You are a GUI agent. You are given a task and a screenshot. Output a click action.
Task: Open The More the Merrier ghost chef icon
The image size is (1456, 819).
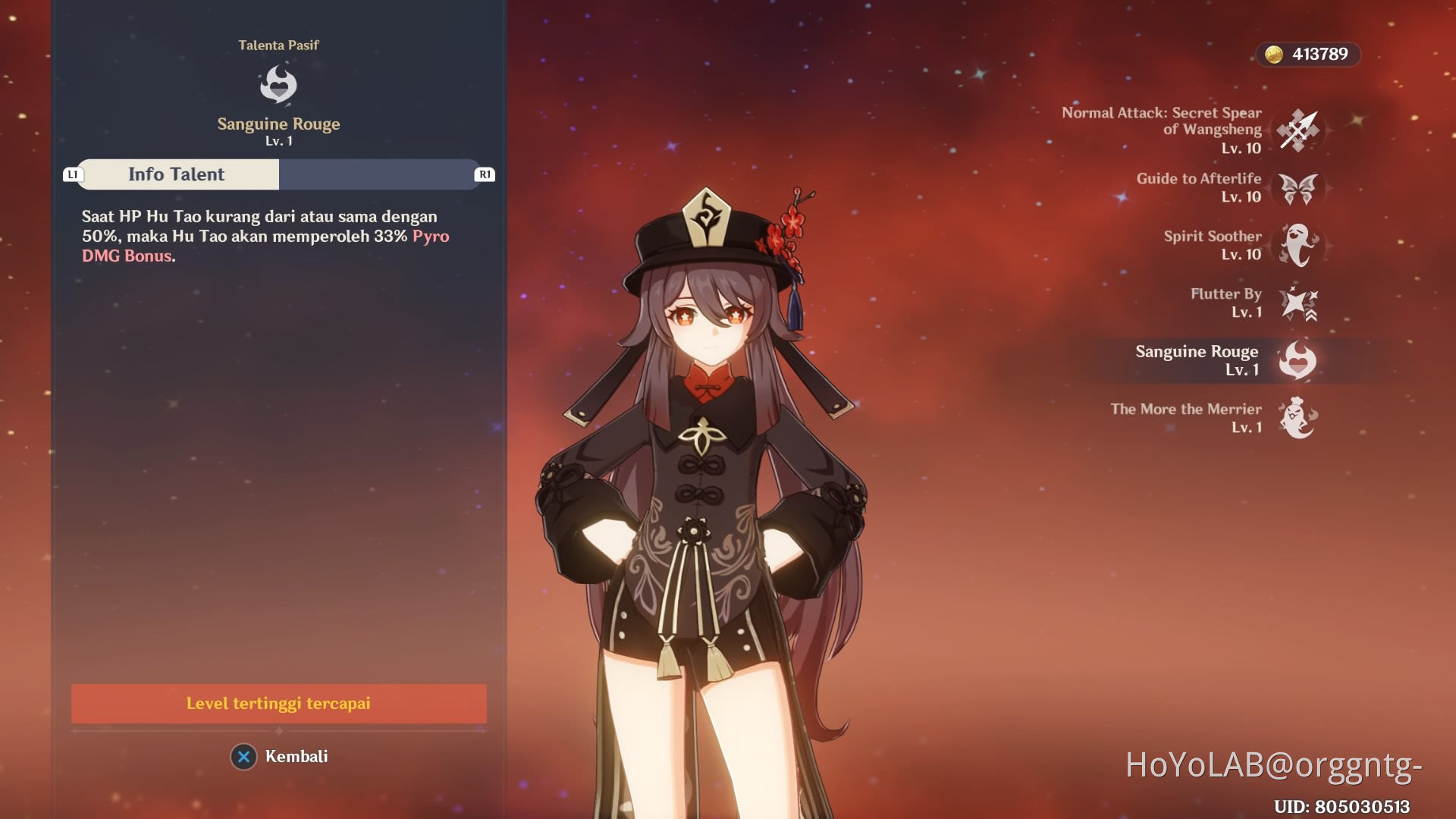(1296, 419)
